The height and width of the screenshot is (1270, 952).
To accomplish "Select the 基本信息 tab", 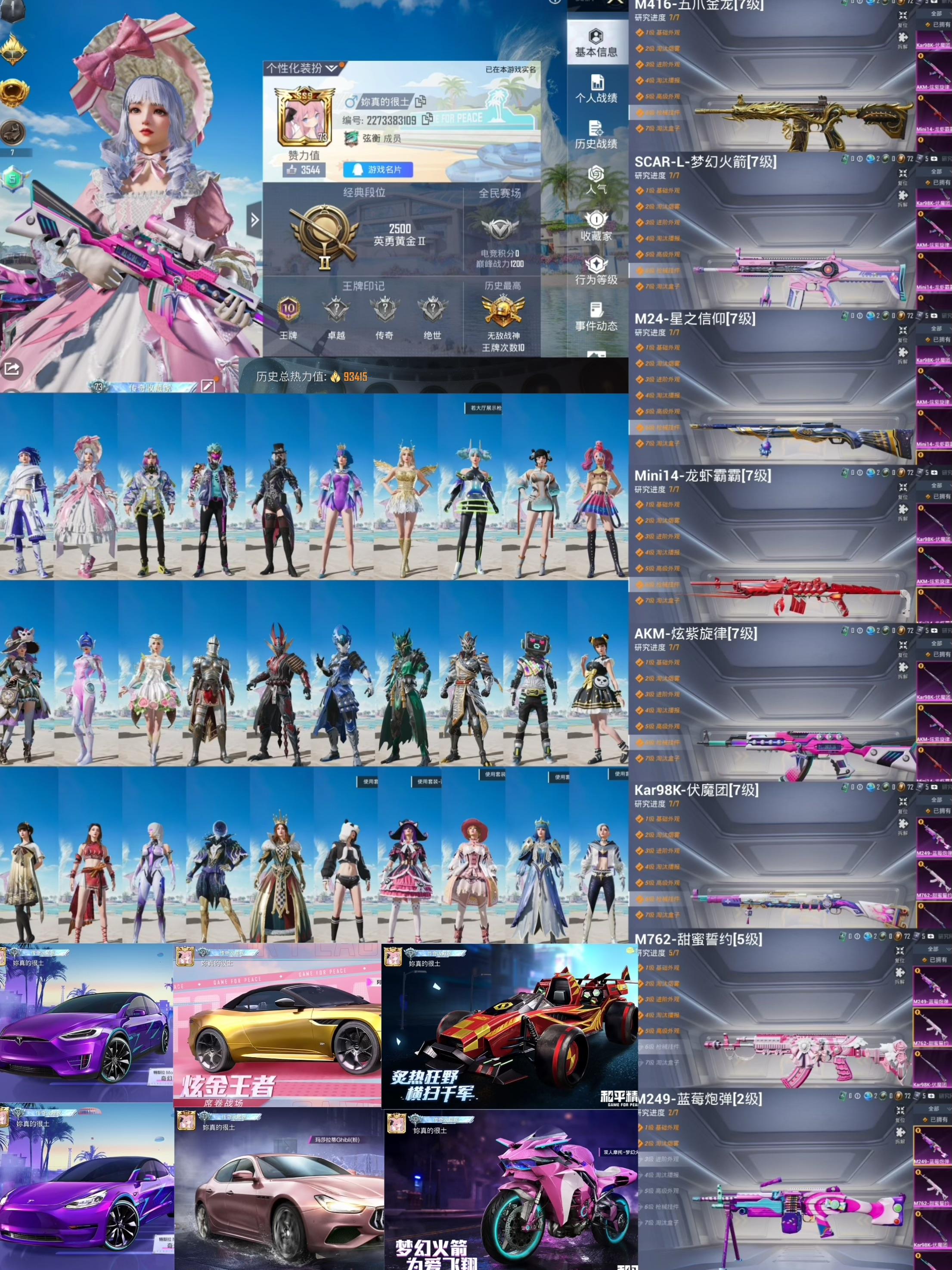I will [596, 43].
